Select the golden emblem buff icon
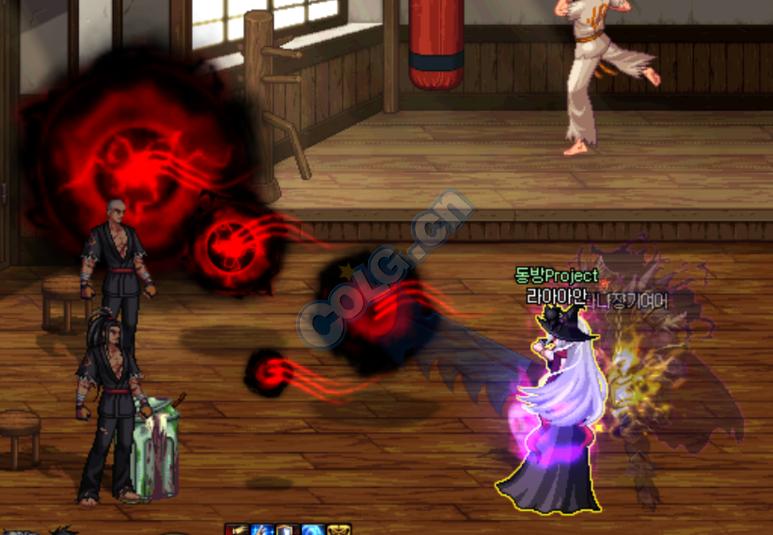The width and height of the screenshot is (773, 535). click(339, 529)
